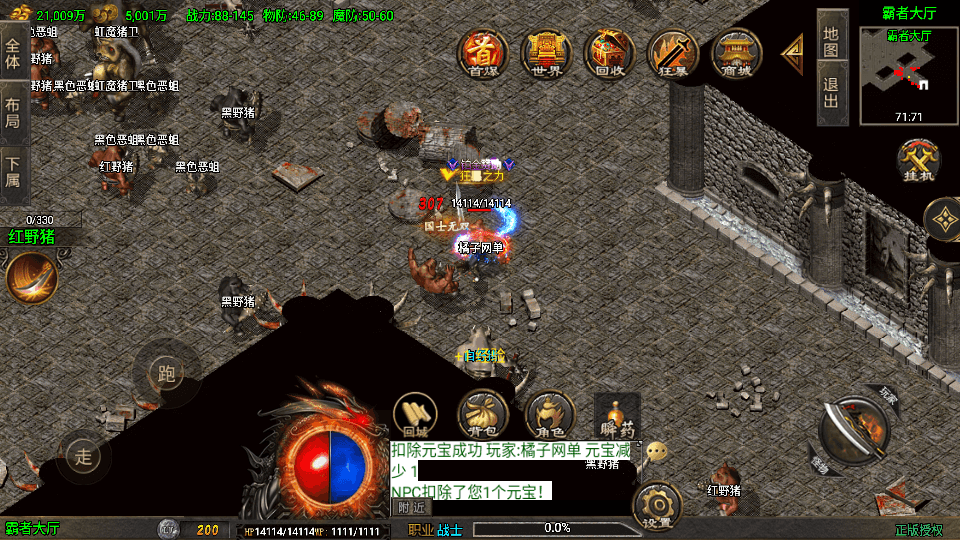Use the 瞬药 instant potion
This screenshot has height=540, width=960.
[616, 412]
